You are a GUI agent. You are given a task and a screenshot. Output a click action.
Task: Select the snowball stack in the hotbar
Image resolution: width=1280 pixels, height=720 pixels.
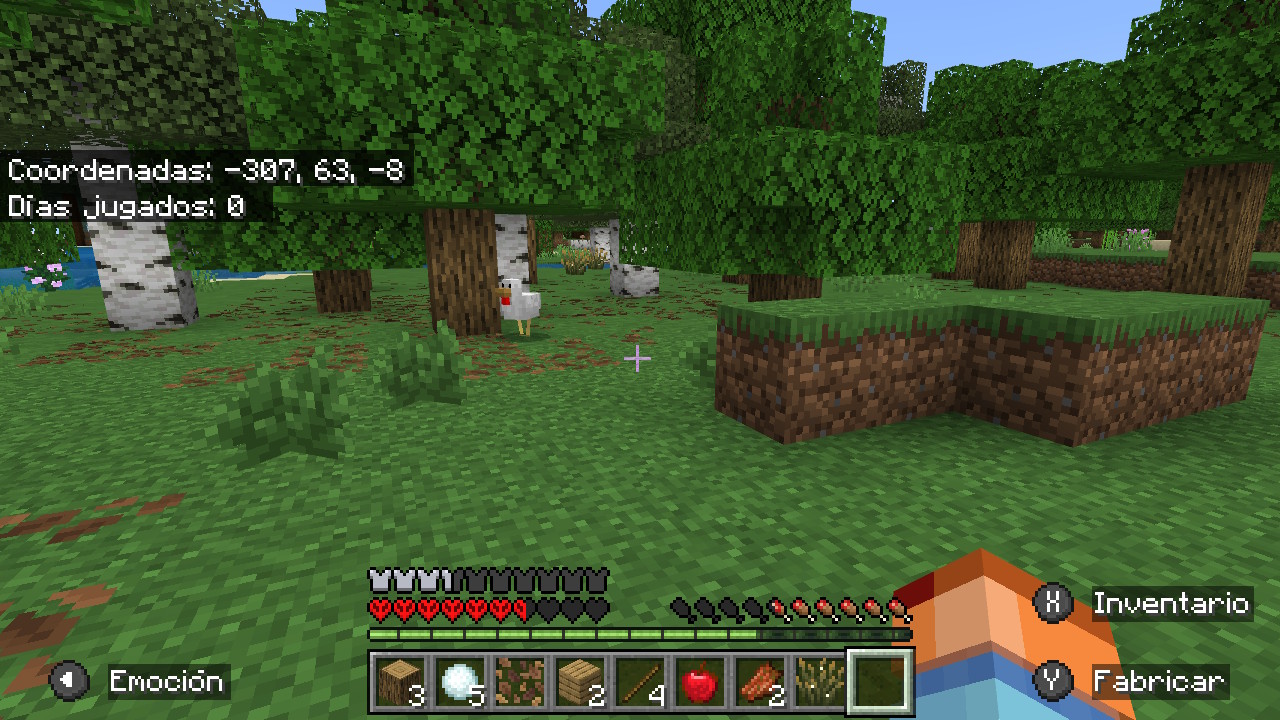pos(460,682)
